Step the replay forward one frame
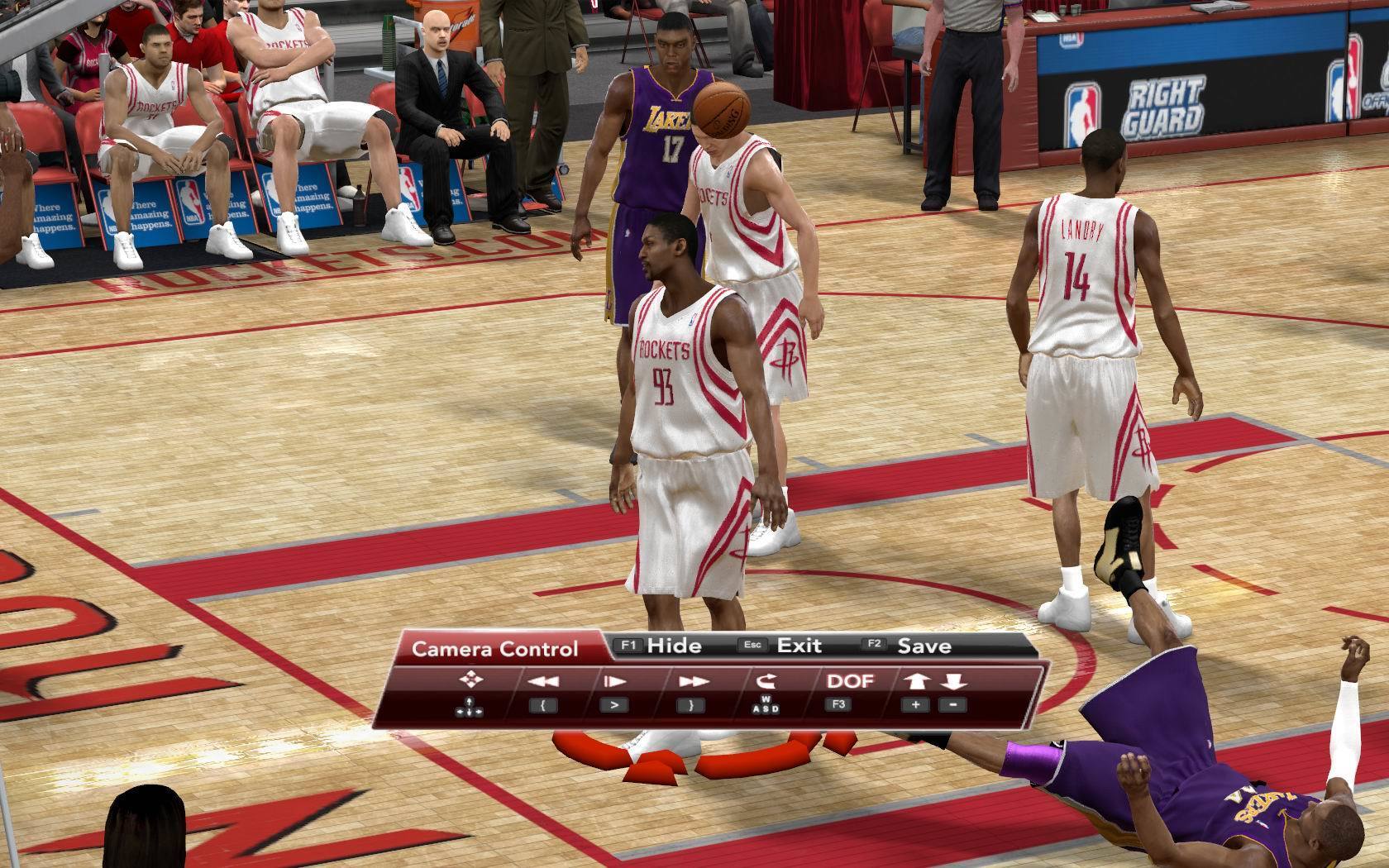This screenshot has width=1389, height=868. 614,682
